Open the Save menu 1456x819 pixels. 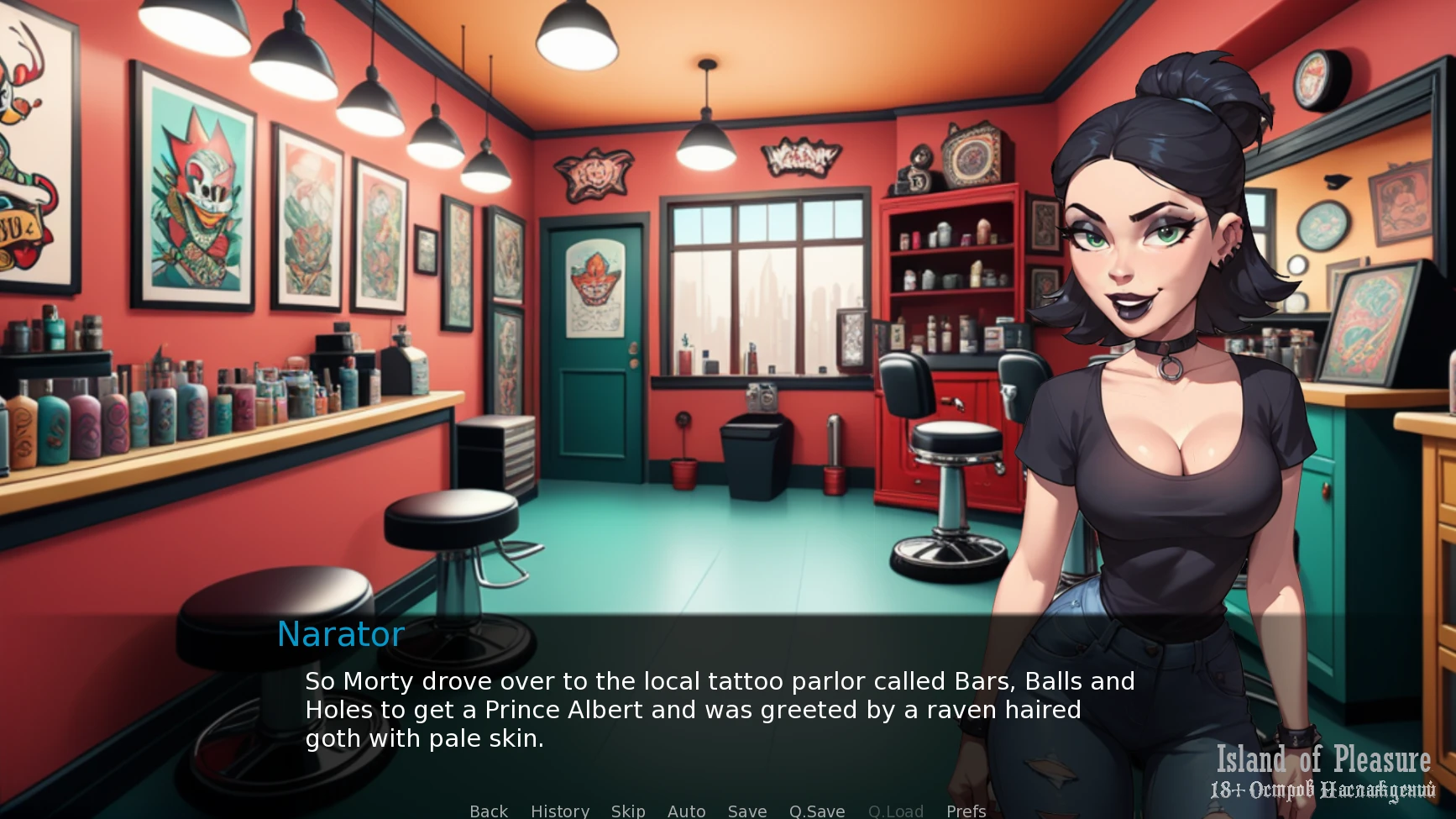pyautogui.click(x=747, y=811)
